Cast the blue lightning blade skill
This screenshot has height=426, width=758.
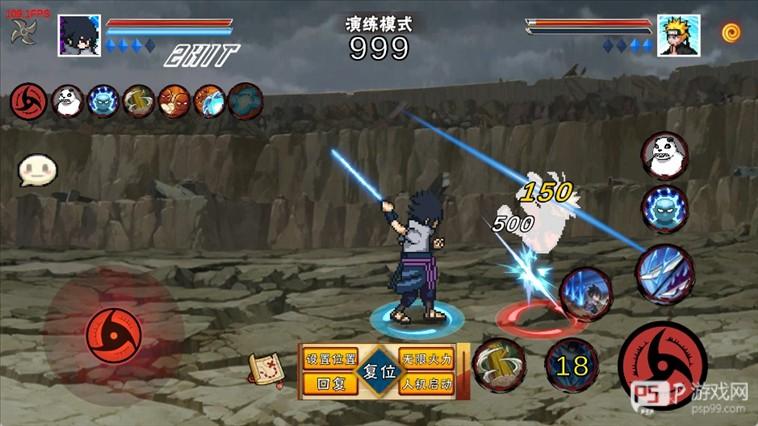coord(664,273)
